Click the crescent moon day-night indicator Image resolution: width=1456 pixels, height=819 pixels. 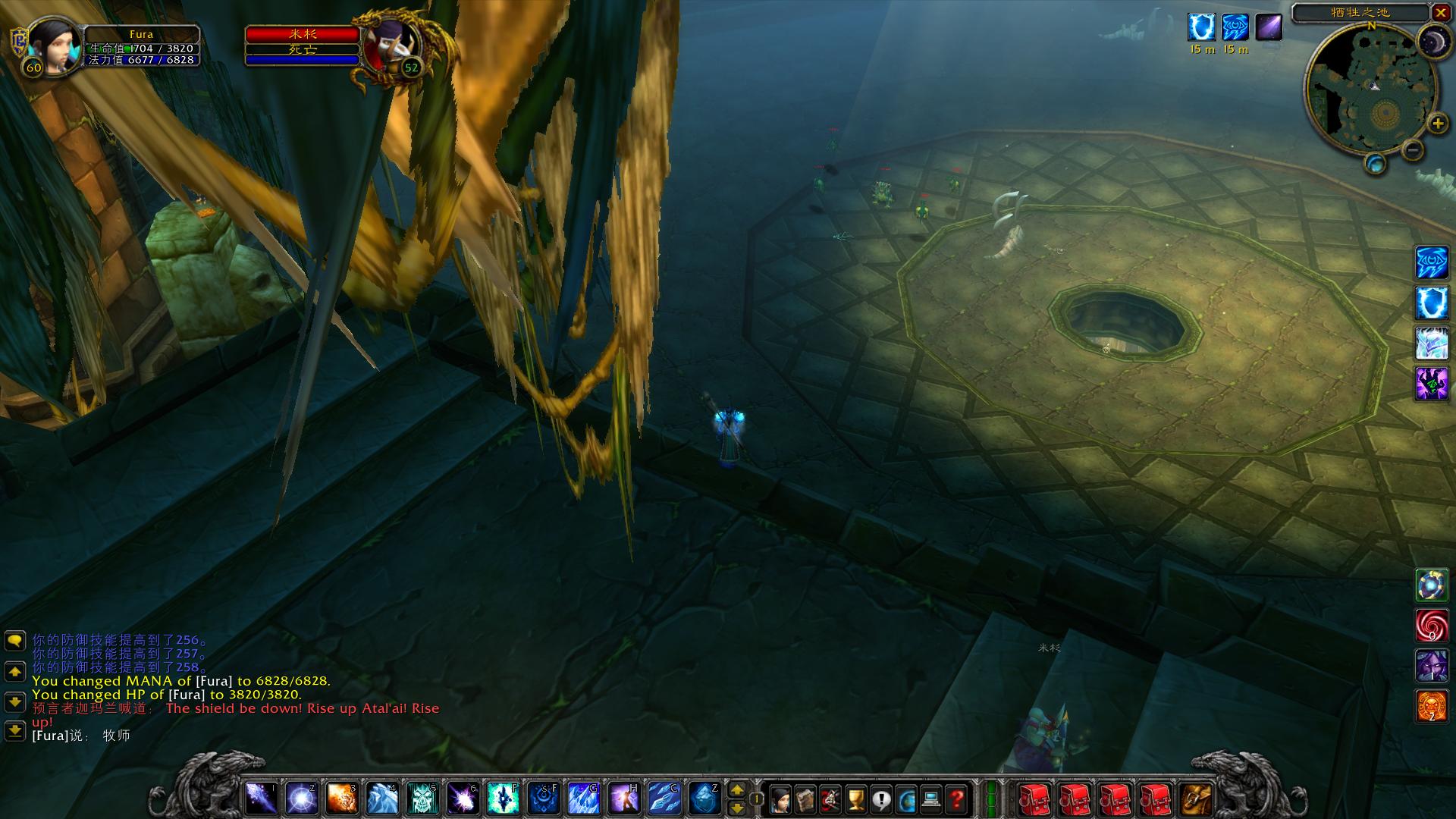(1433, 40)
